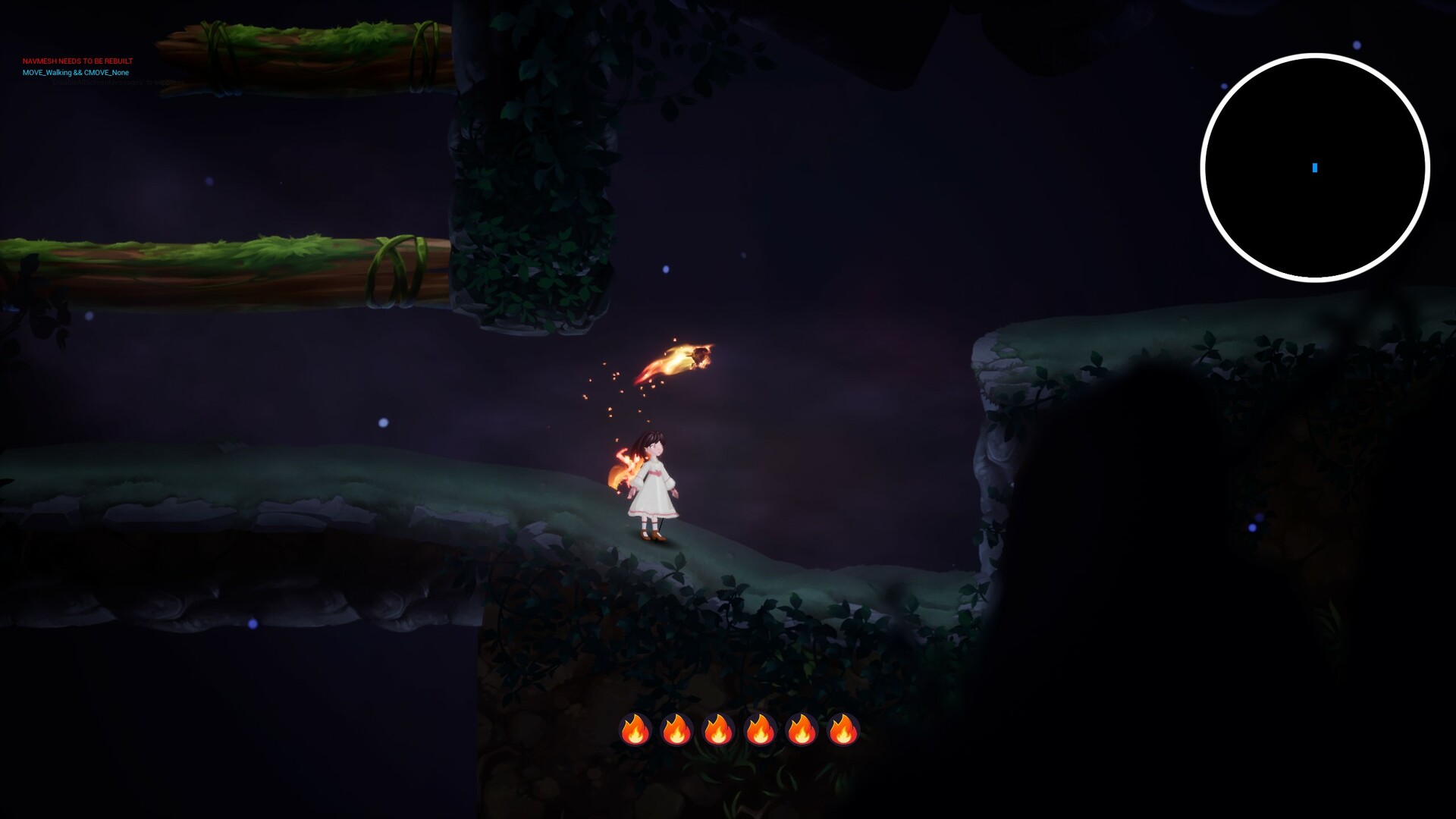Click the fifth flame icon of the meter
1456x819 pixels.
[800, 730]
